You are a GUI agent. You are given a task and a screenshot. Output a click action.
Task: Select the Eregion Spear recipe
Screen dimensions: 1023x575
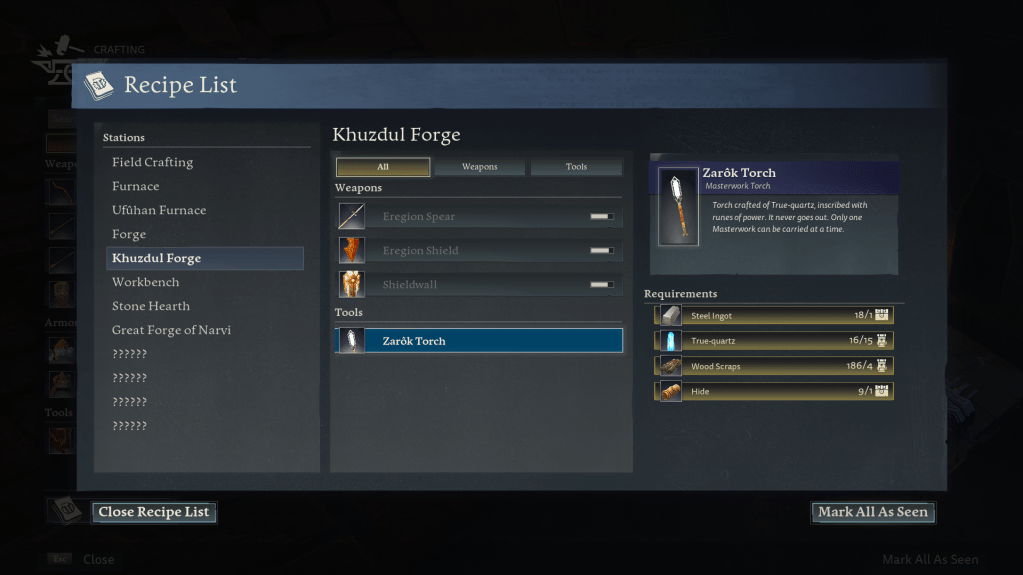point(479,216)
